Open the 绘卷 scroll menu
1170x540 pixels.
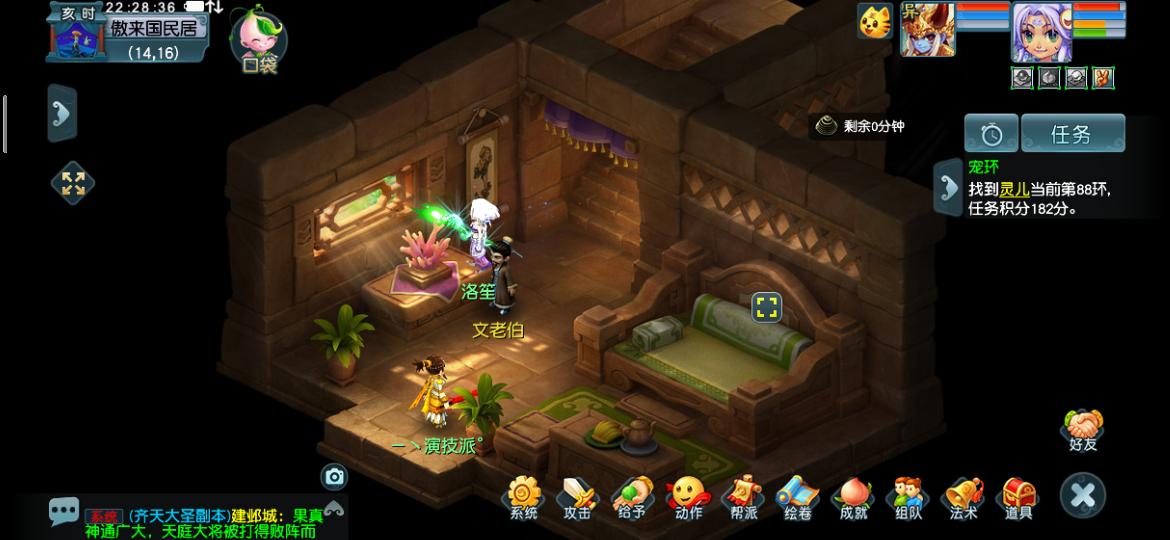(x=798, y=496)
